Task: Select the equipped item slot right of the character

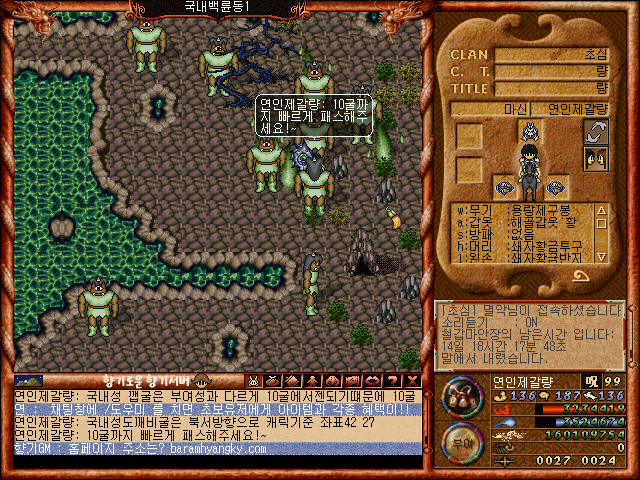Action: (x=556, y=186)
